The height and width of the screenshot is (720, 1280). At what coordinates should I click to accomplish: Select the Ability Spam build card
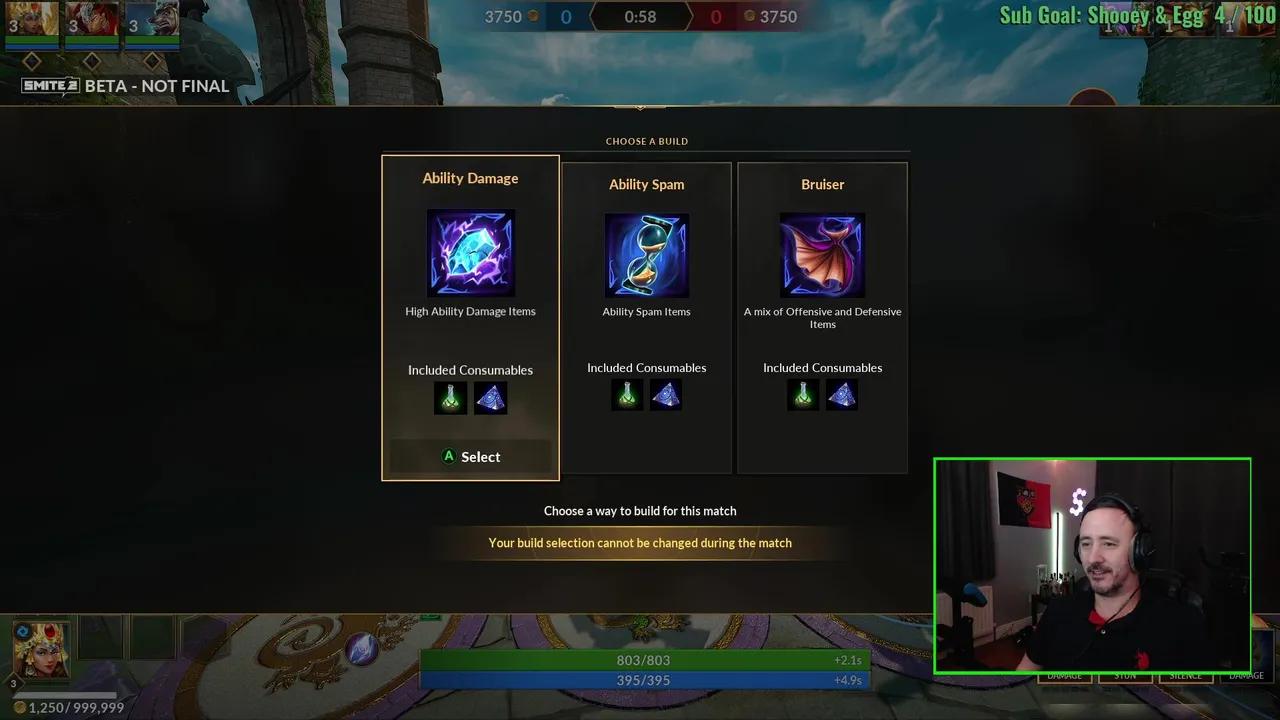[x=646, y=320]
